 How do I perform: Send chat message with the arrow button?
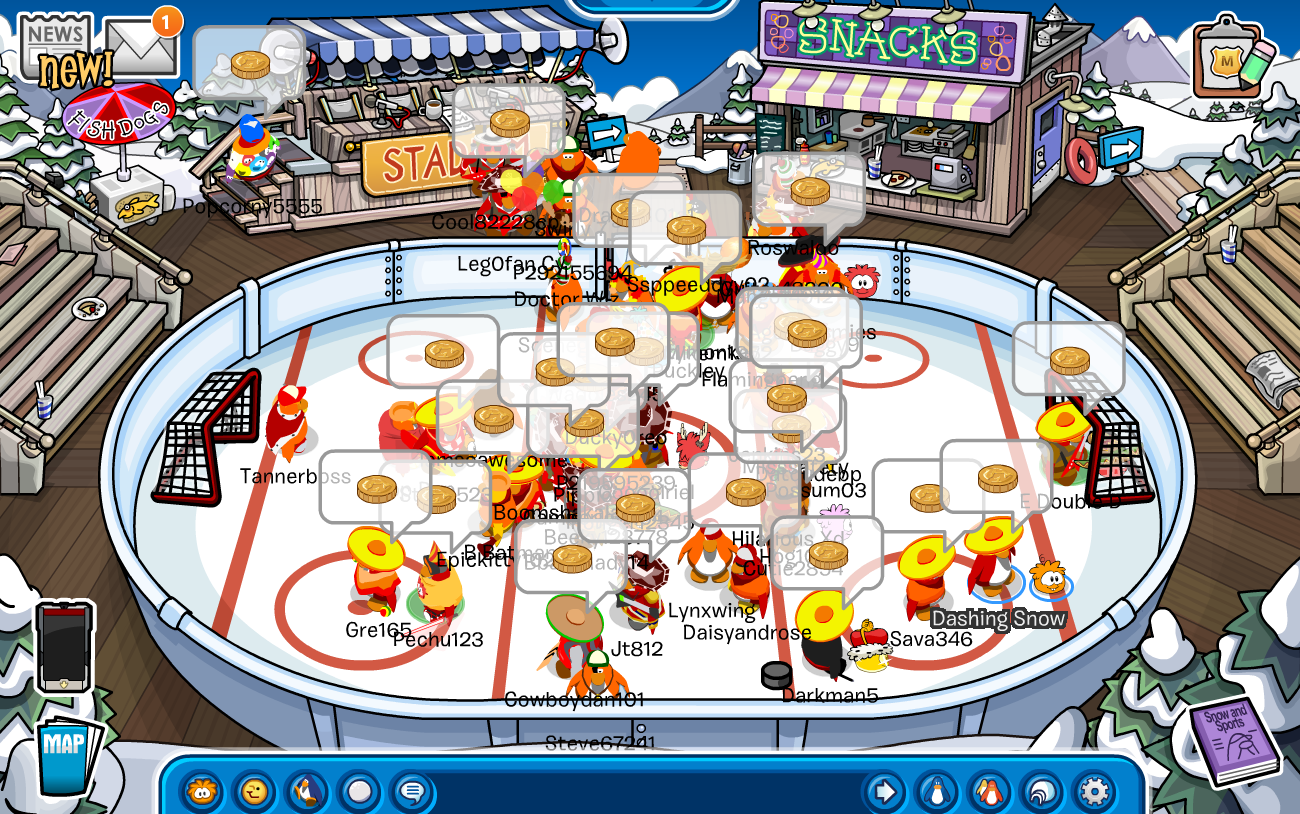pyautogui.click(x=884, y=792)
